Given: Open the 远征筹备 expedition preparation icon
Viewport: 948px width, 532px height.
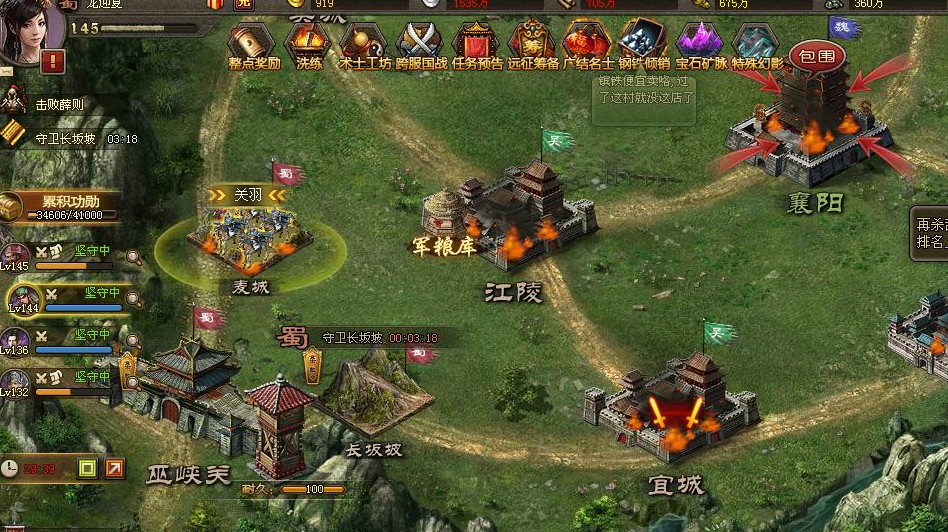Looking at the screenshot, I should (532, 43).
